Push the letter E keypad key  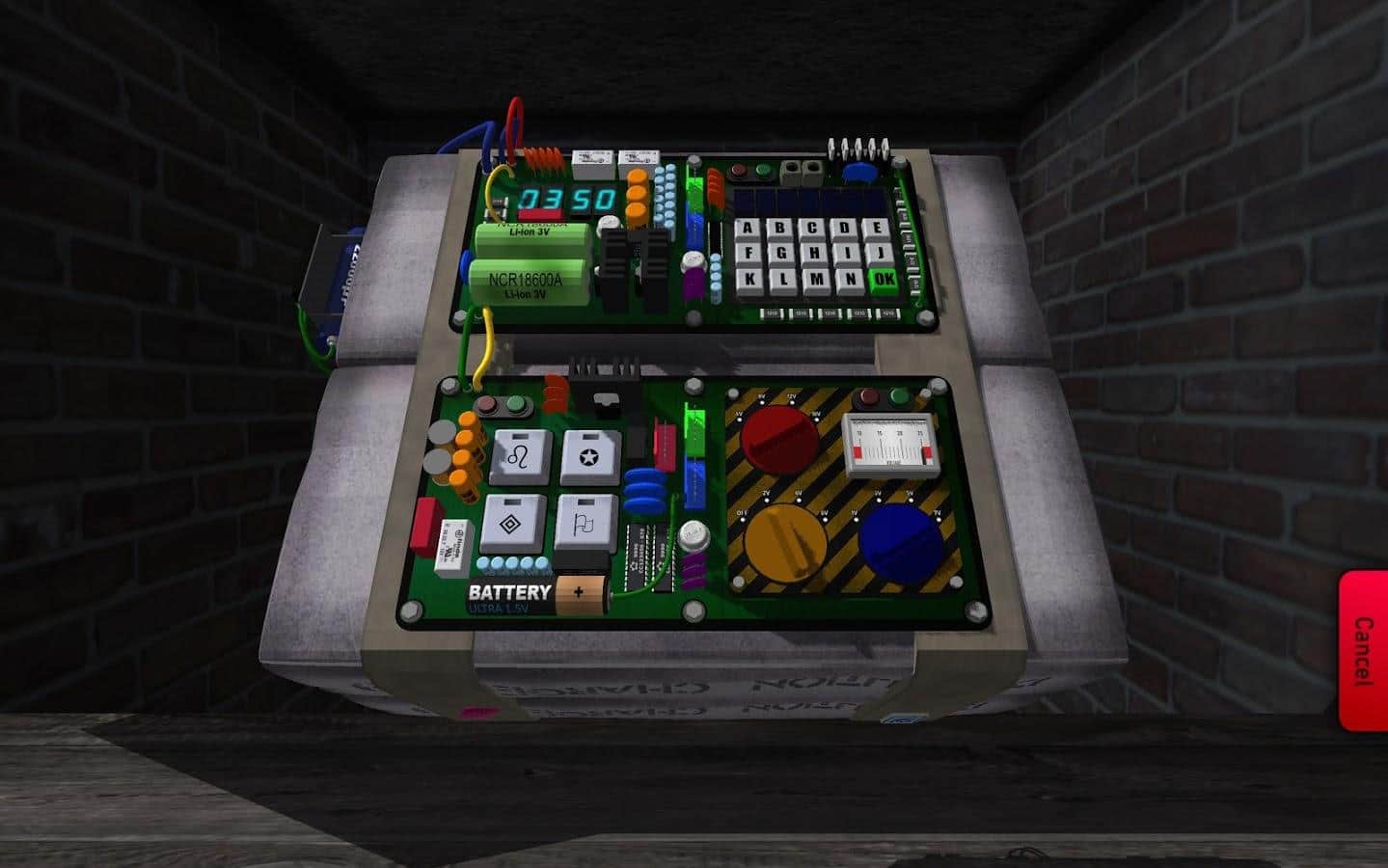click(876, 230)
